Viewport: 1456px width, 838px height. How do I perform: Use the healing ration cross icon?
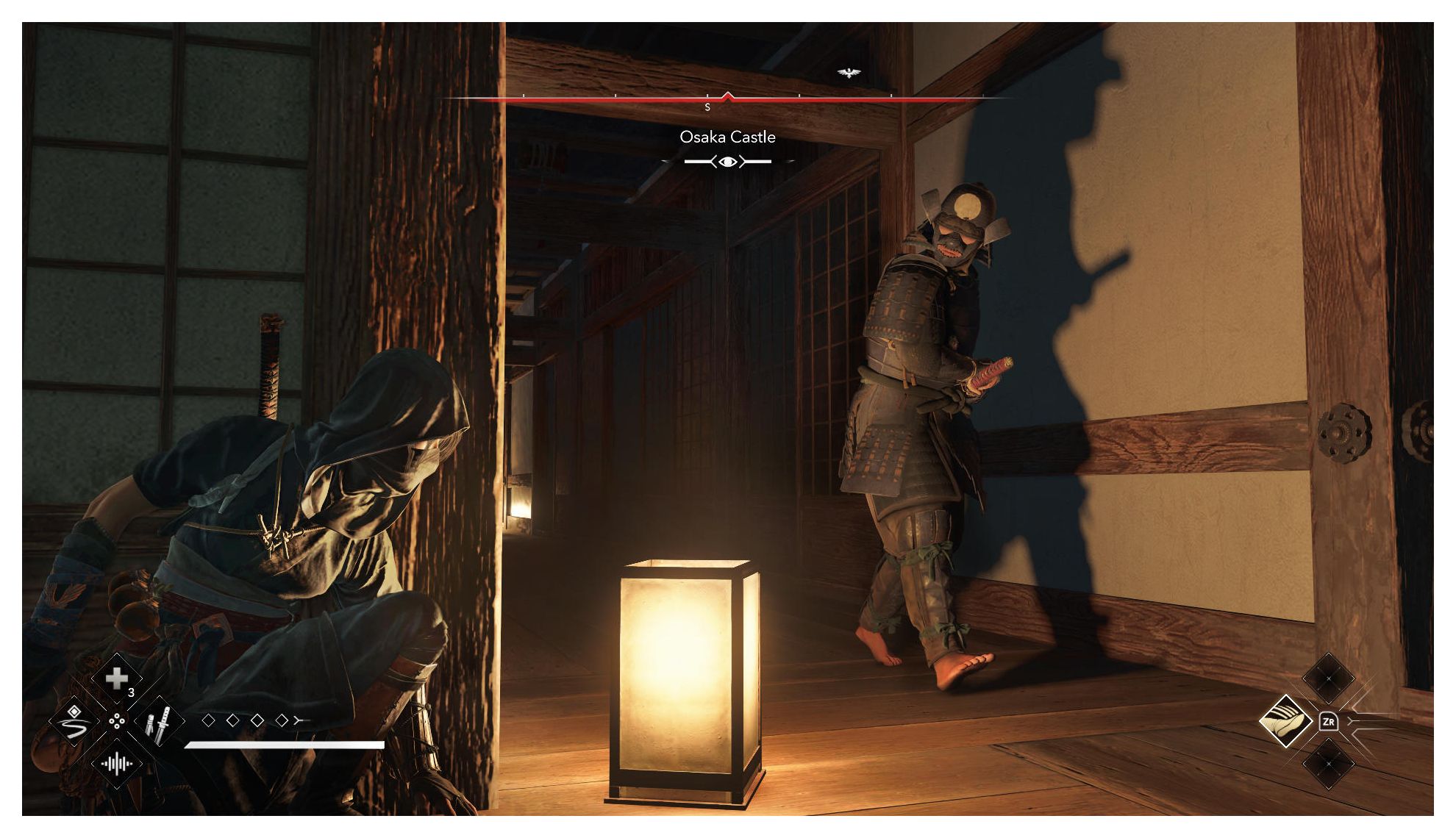(116, 679)
